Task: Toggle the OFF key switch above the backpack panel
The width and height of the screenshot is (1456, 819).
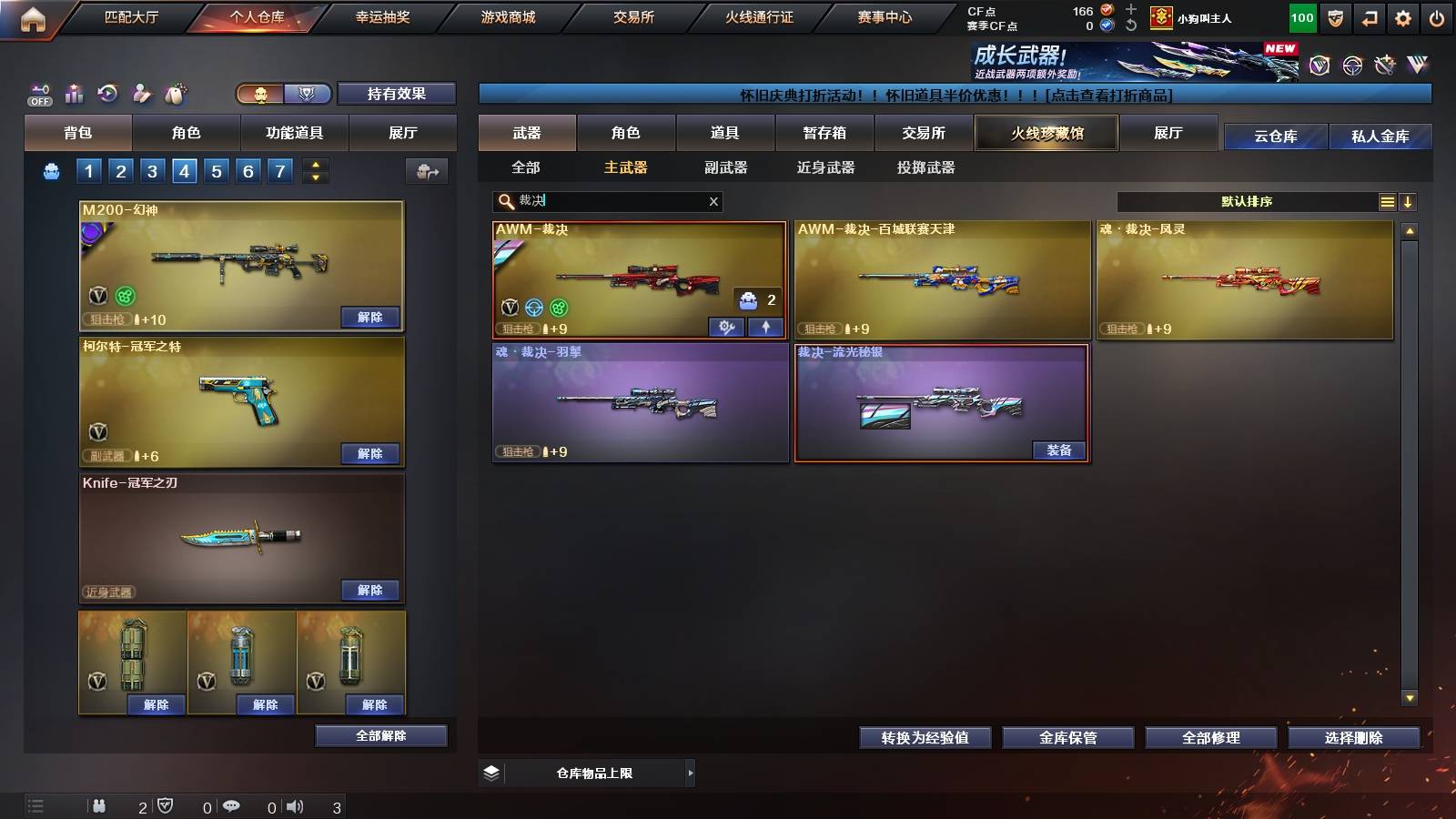Action: 40,95
